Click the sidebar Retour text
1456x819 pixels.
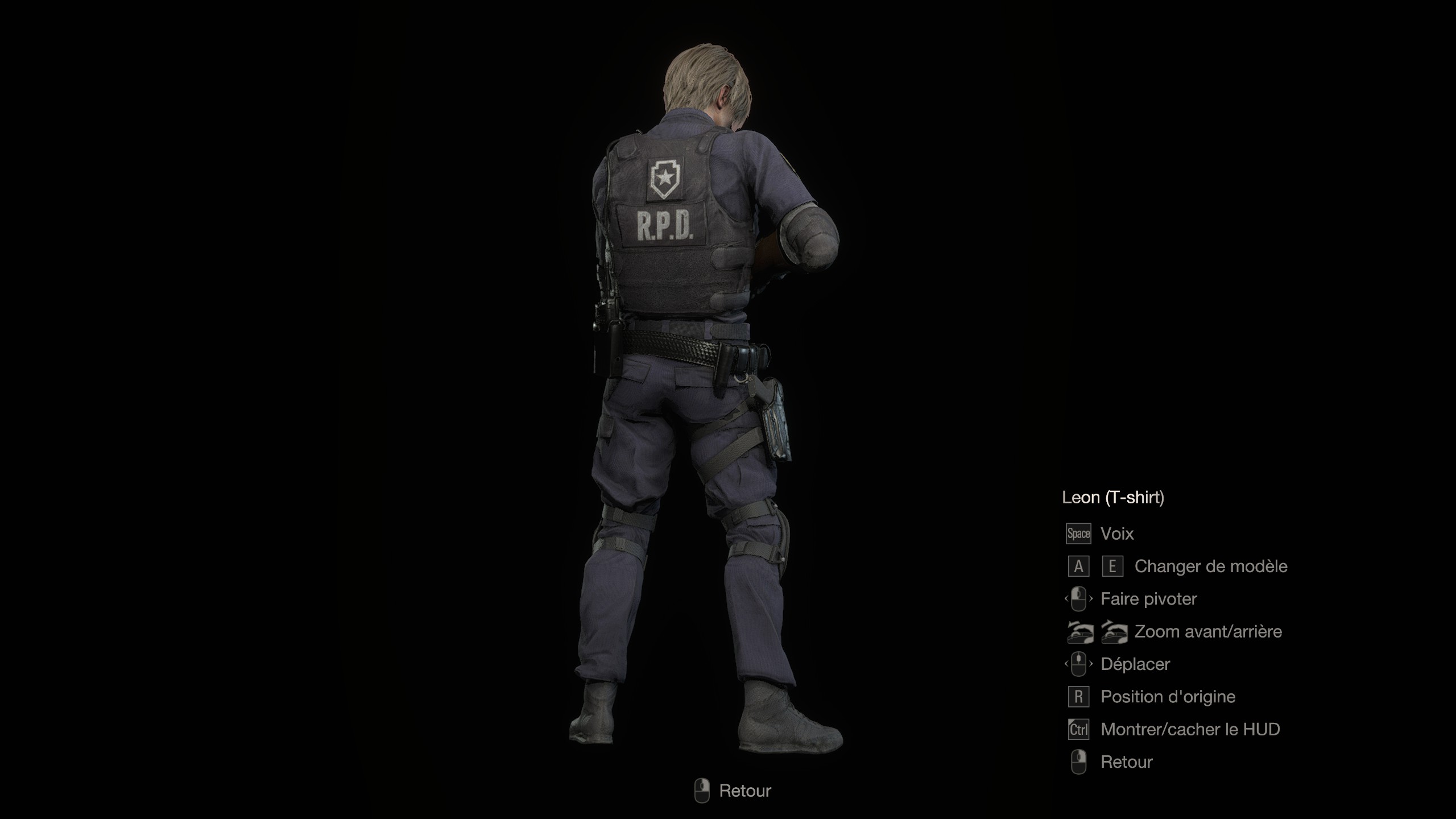click(x=1126, y=762)
